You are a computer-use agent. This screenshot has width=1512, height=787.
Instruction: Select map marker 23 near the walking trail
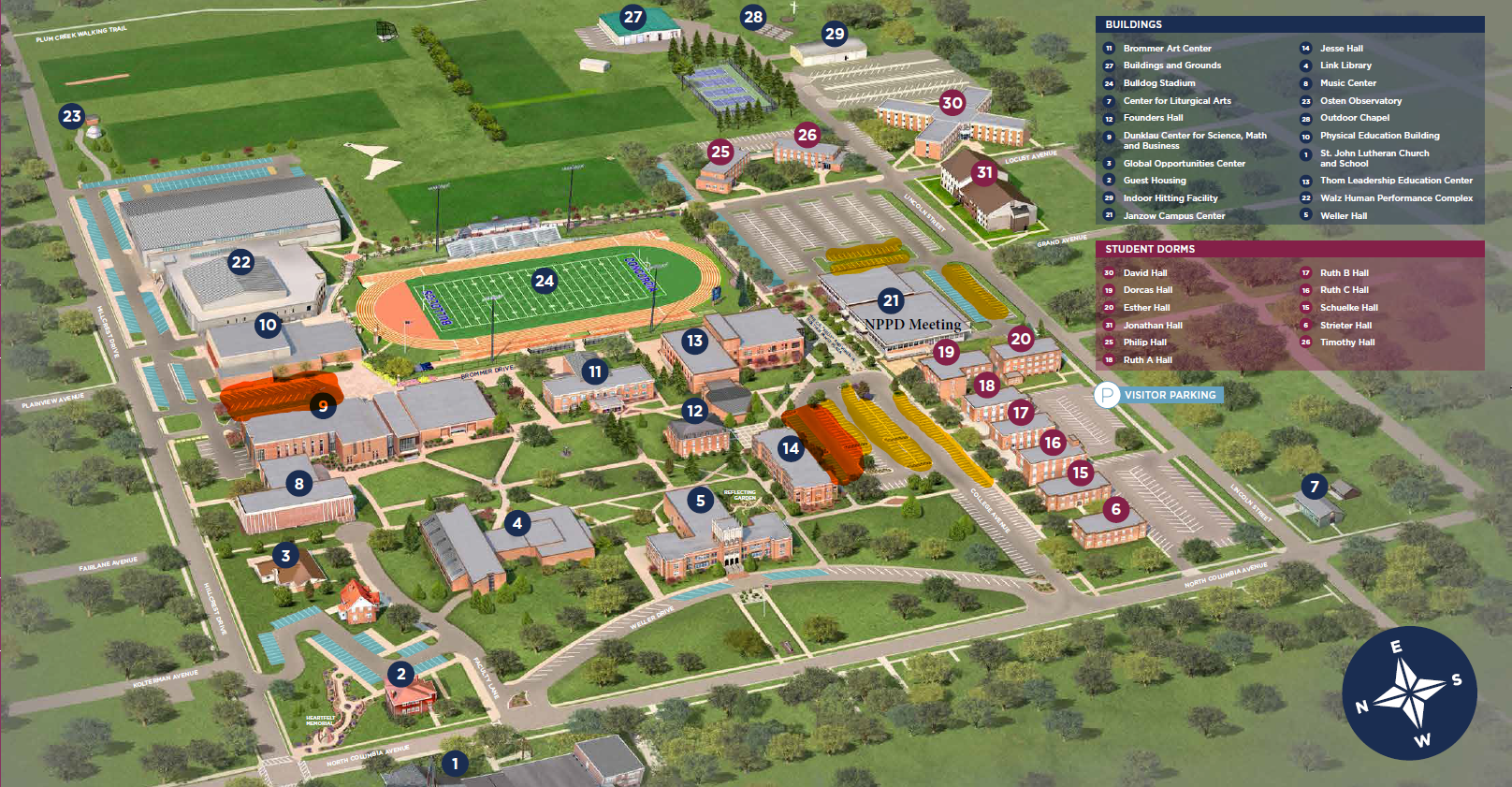[x=72, y=116]
